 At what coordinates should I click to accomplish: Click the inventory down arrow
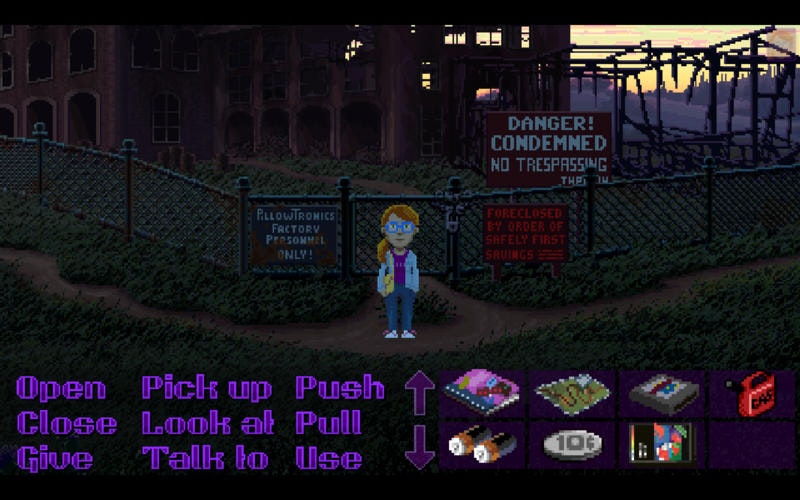(x=420, y=447)
